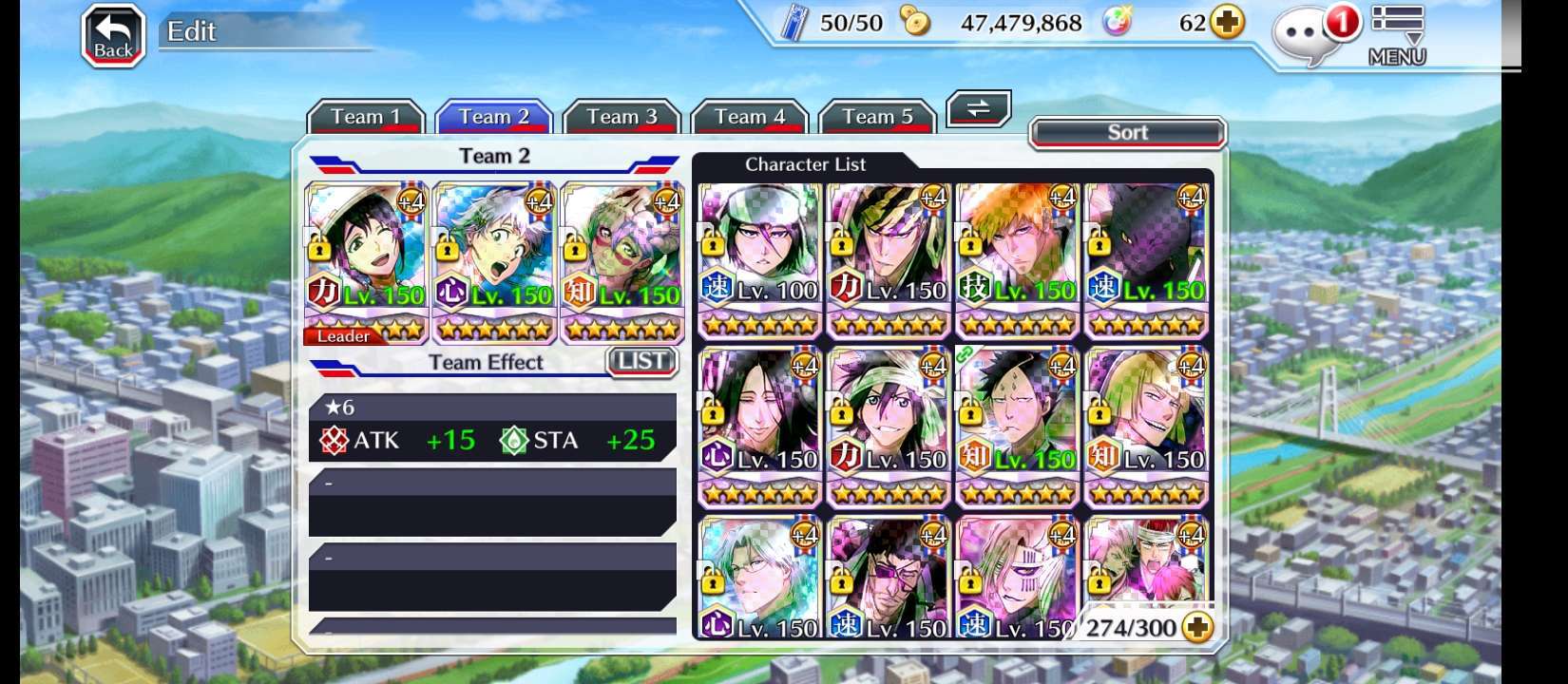
Task: Select the Leader character in Team 2
Action: [x=366, y=261]
